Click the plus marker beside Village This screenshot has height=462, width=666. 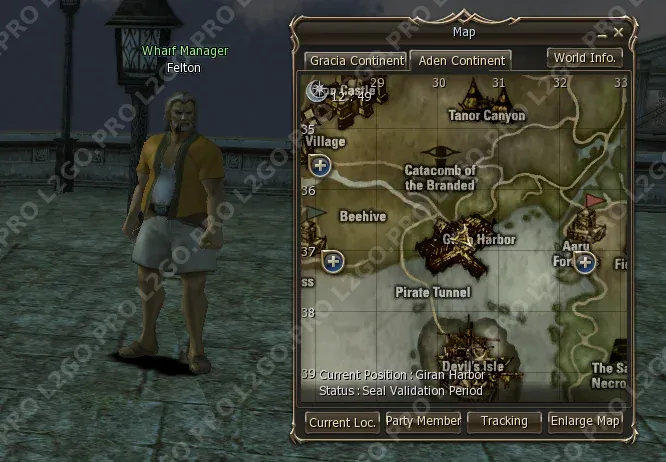(x=321, y=165)
